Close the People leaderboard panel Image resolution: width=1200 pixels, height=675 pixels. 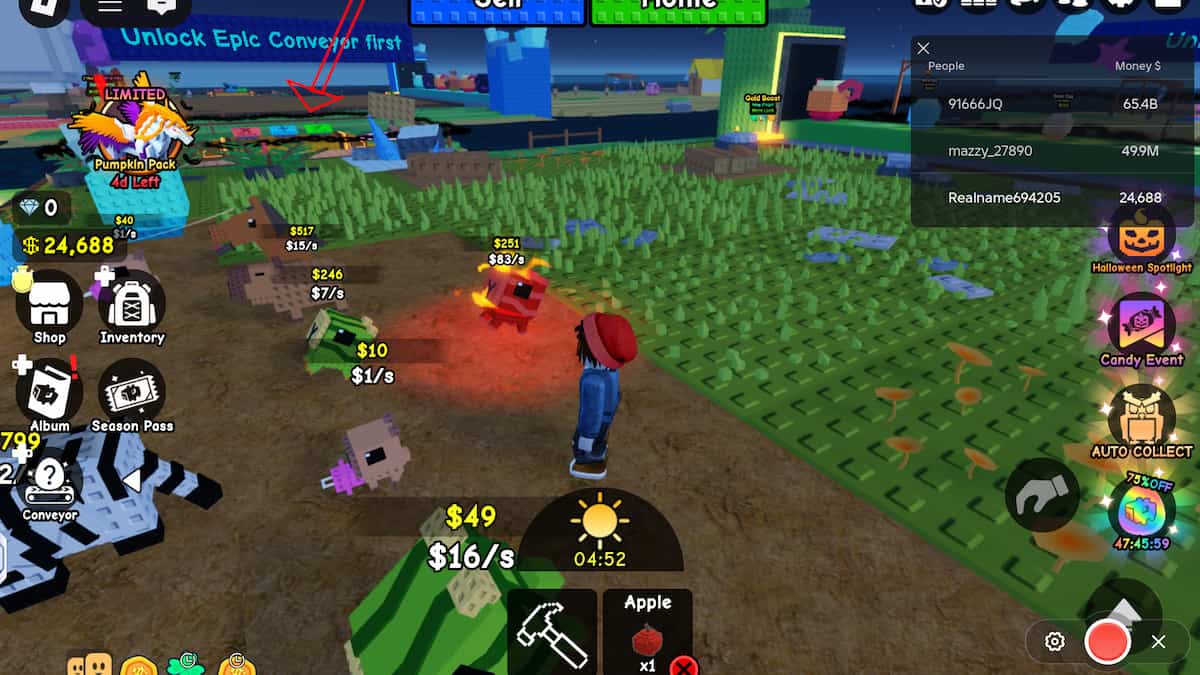pos(924,48)
